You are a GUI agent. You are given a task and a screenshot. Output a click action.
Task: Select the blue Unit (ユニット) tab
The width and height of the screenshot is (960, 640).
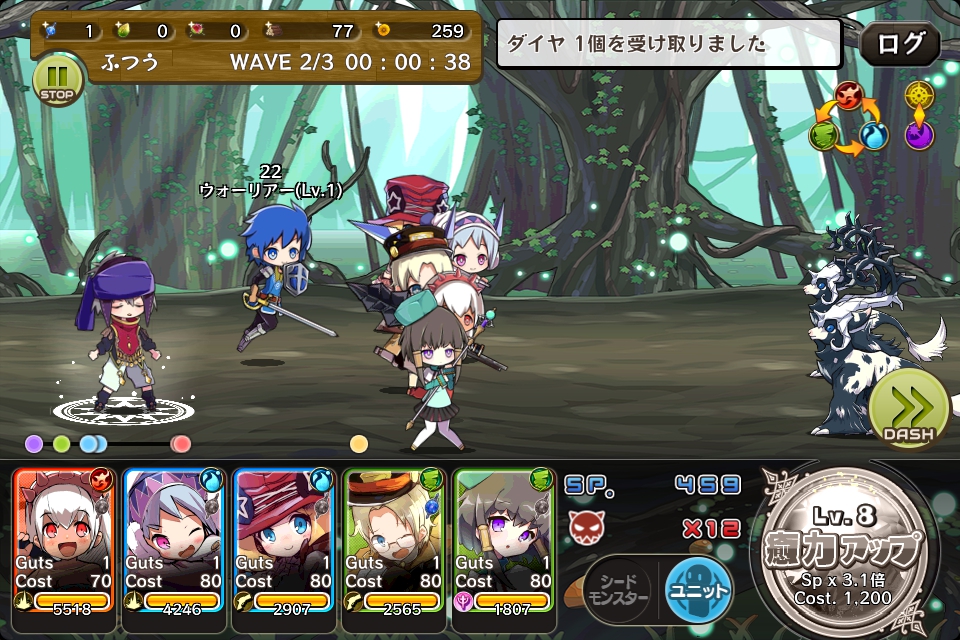point(698,589)
